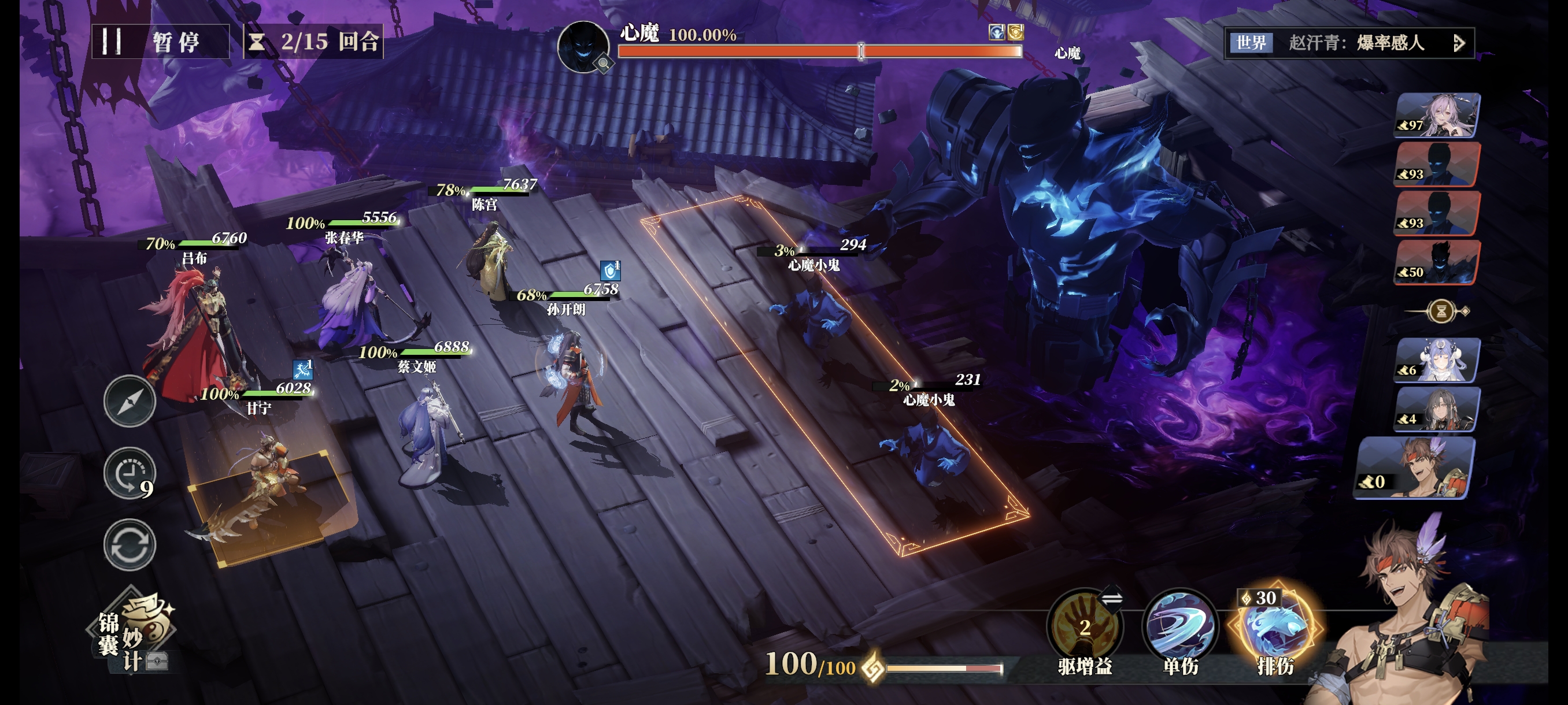1568x705 pixels.
Task: Click the circular arrows swap button
Action: coord(129,544)
